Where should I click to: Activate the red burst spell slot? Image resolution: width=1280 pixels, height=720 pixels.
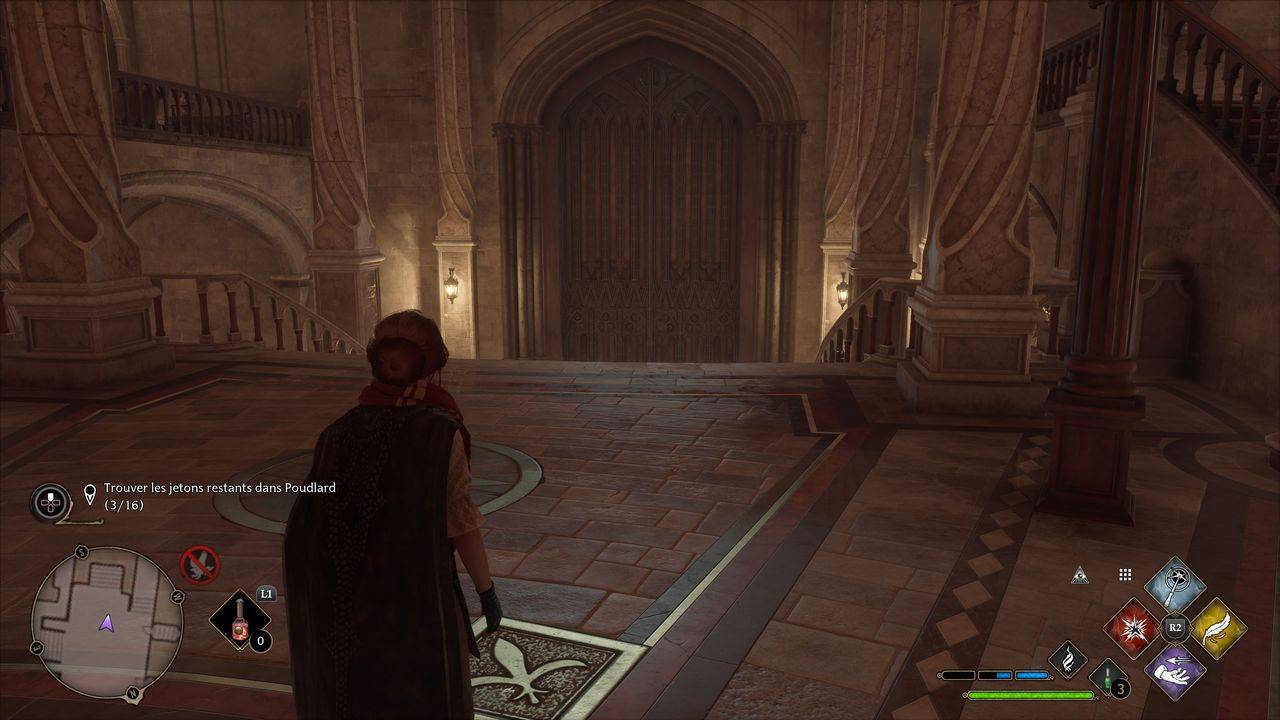[1133, 628]
